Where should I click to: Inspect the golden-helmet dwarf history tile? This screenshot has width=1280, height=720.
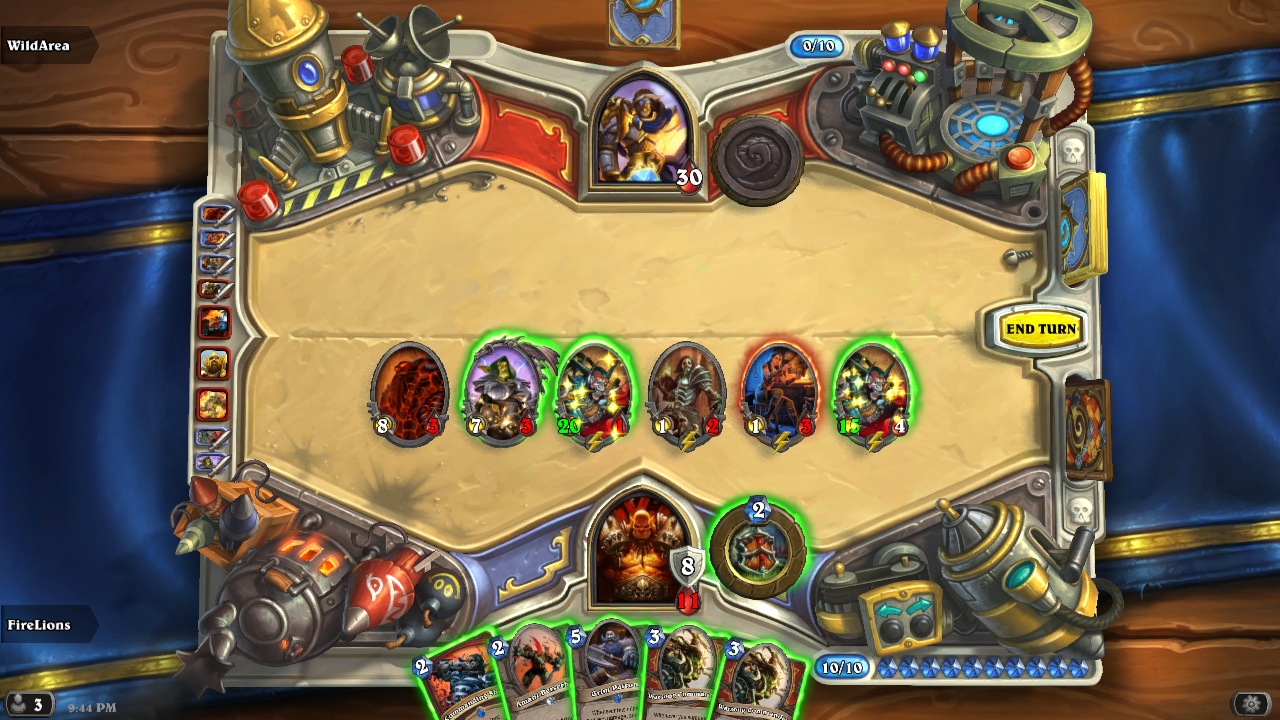pyautogui.click(x=213, y=363)
